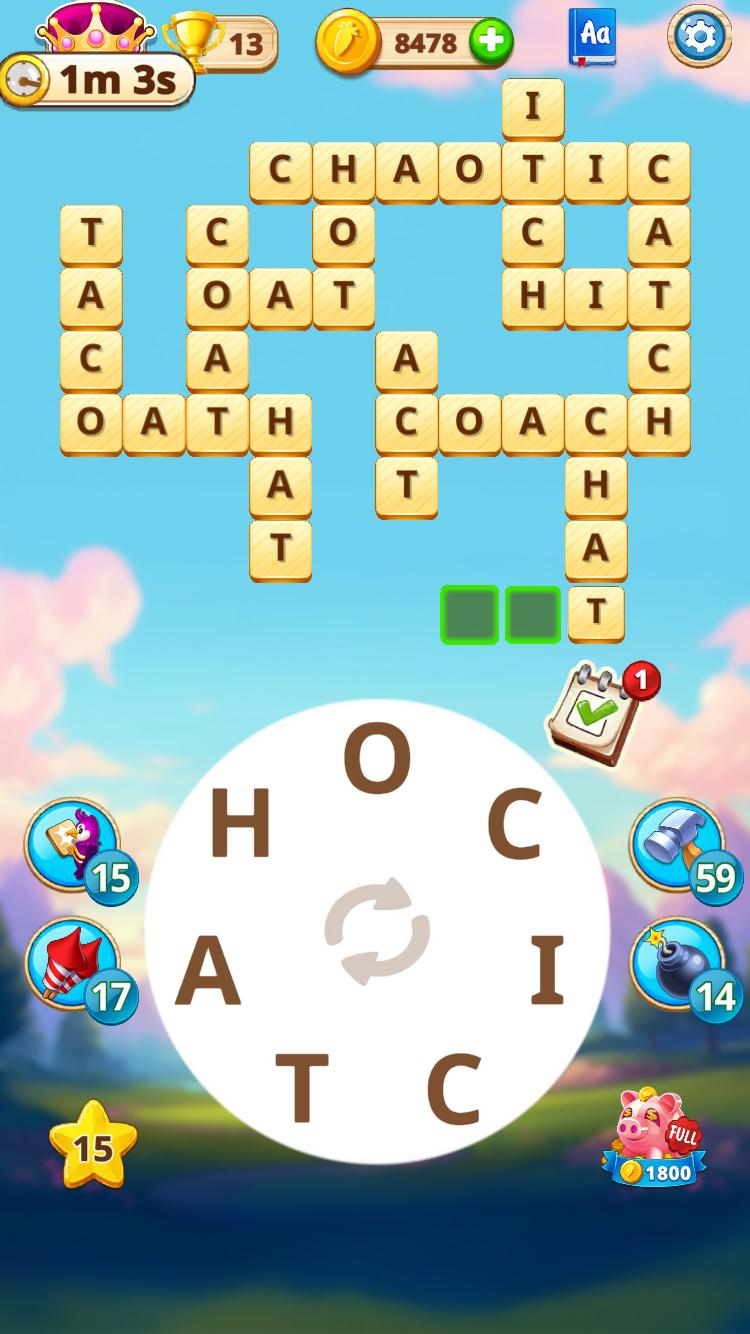Select letter I in the wheel
Image resolution: width=750 pixels, height=1334 pixels.
click(x=547, y=971)
